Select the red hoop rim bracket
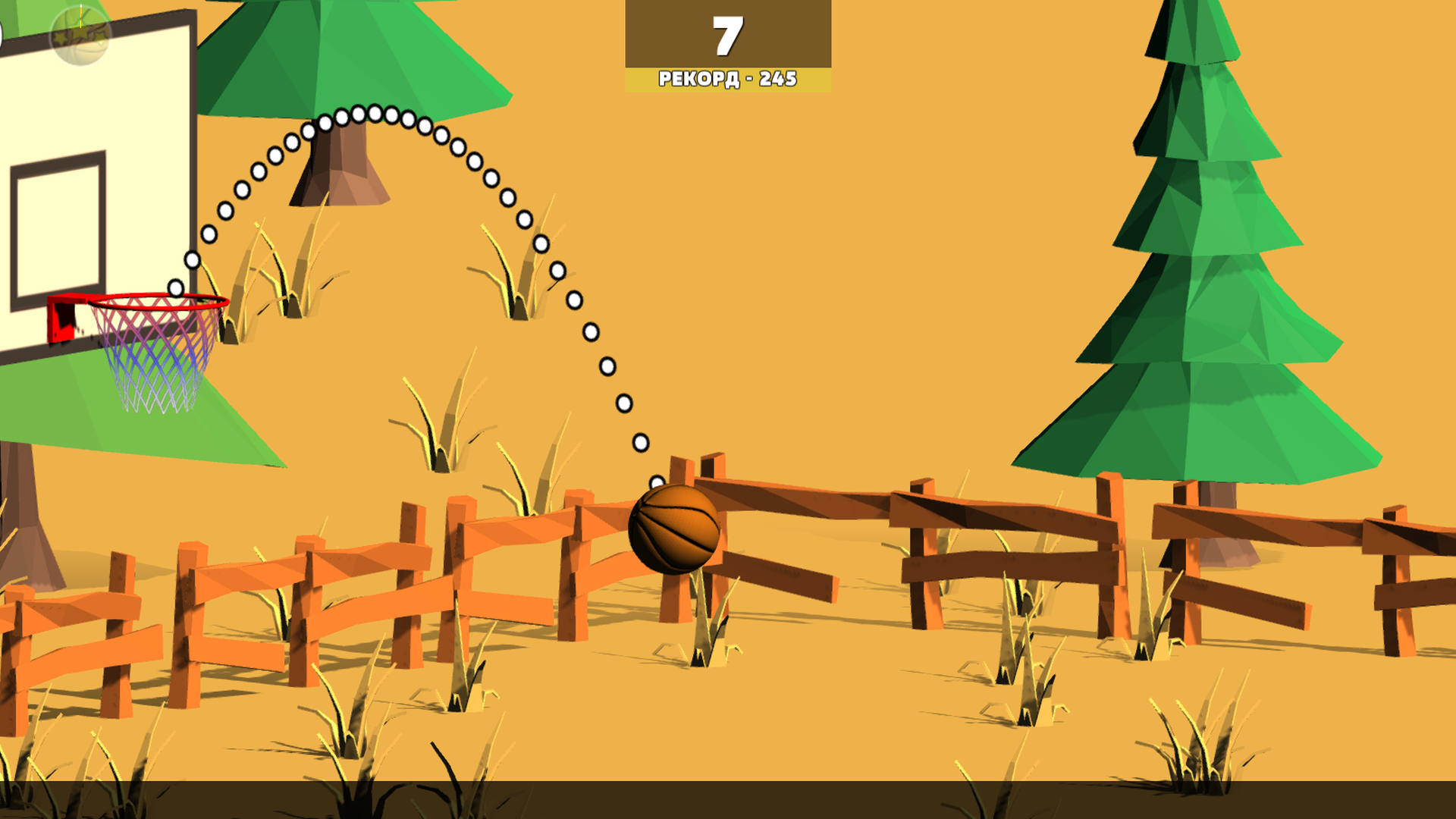 (61, 318)
